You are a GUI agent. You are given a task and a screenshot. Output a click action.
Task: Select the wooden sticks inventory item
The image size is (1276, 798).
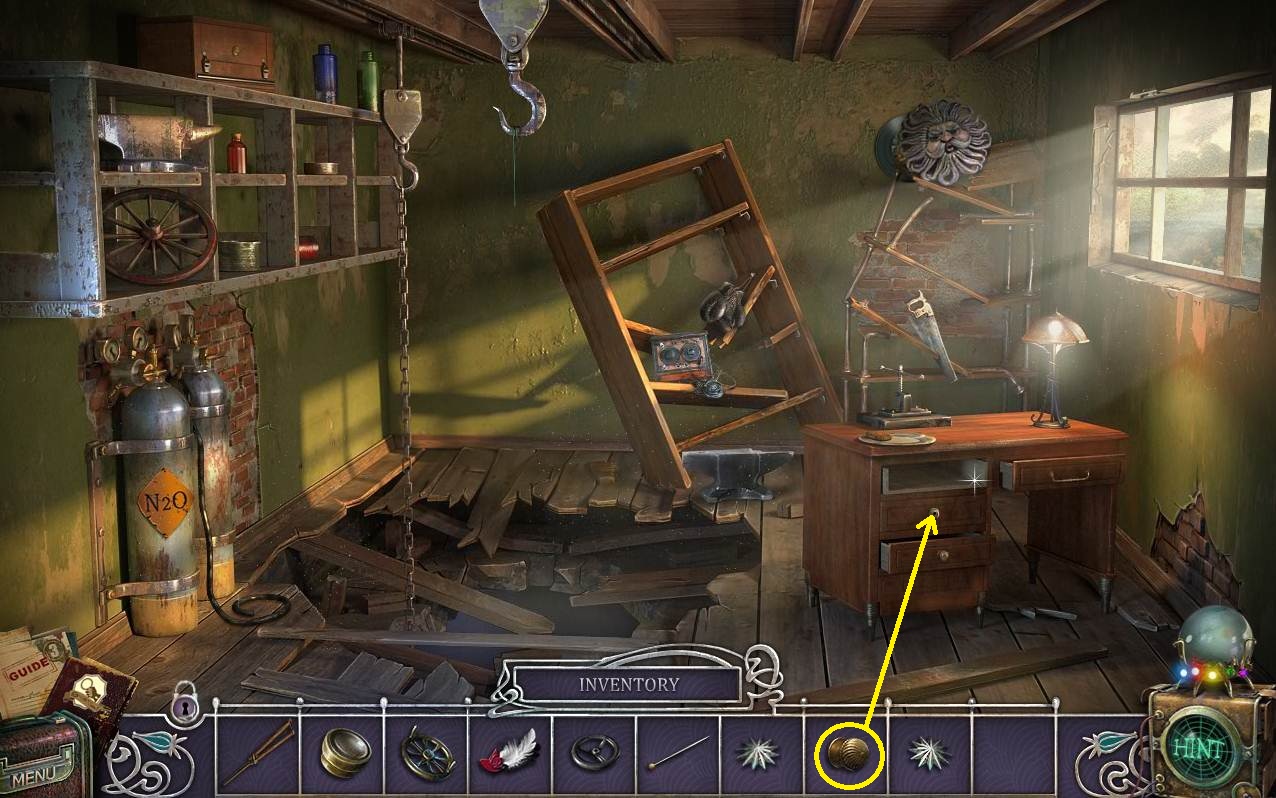pyautogui.click(x=257, y=752)
